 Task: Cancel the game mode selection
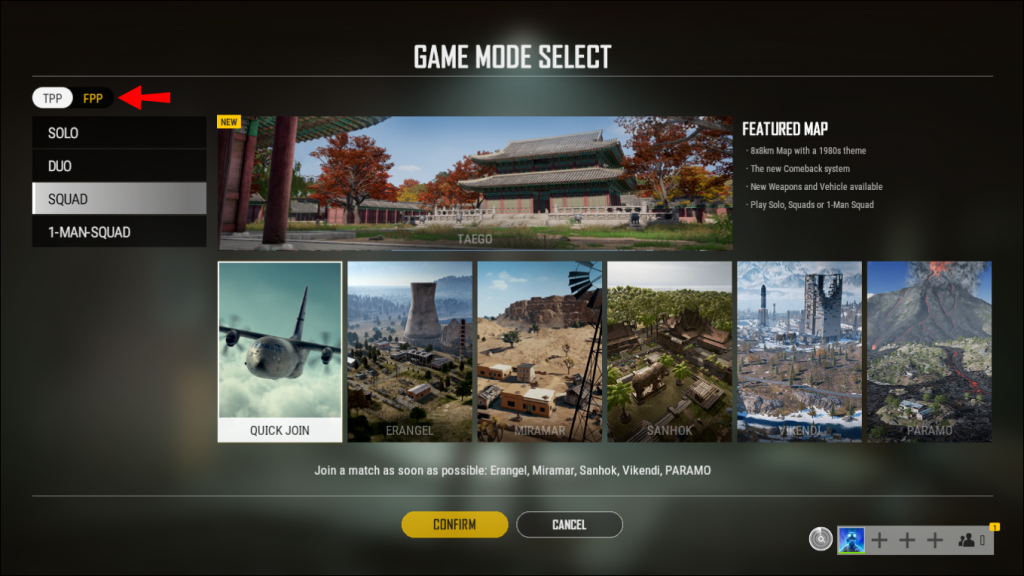(x=569, y=525)
